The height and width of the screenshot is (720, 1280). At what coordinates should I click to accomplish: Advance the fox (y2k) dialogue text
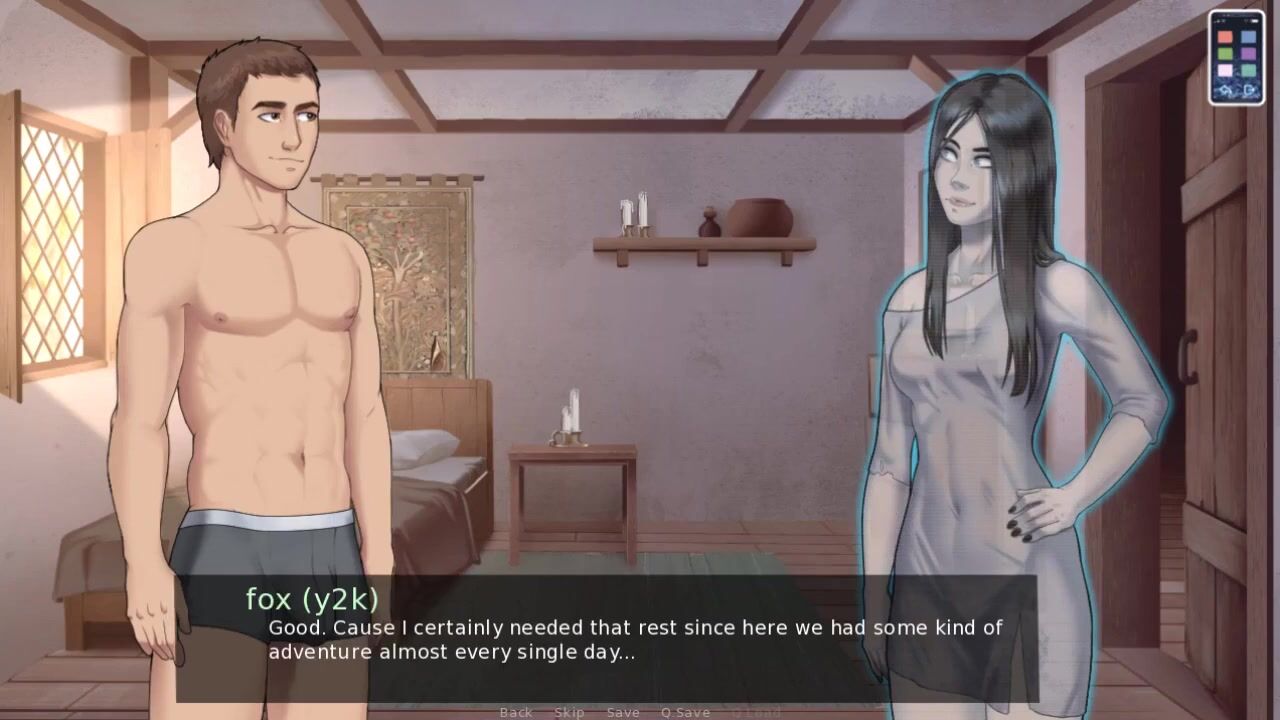point(635,640)
